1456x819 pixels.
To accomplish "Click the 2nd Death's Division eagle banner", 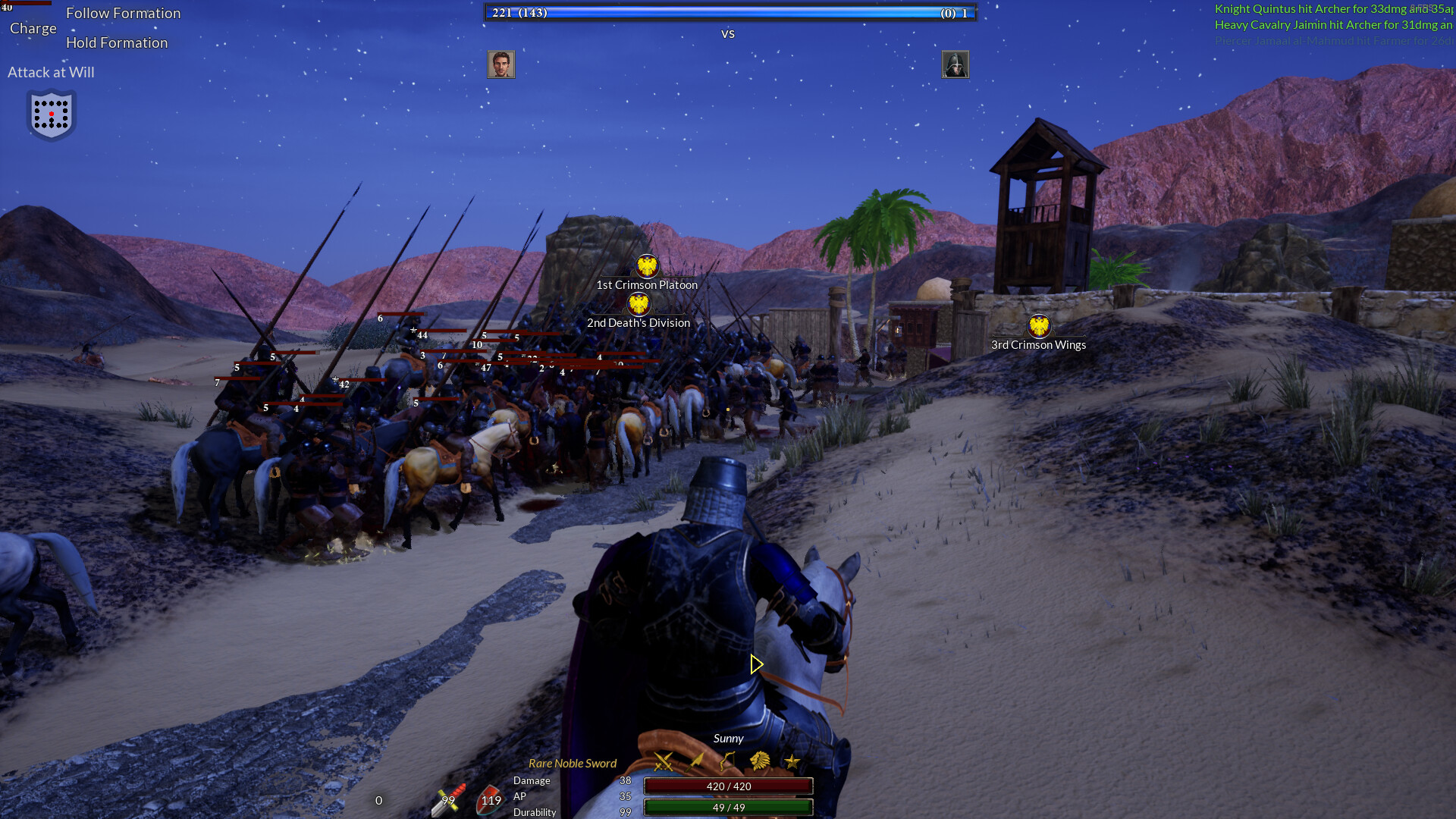I will 639,304.
